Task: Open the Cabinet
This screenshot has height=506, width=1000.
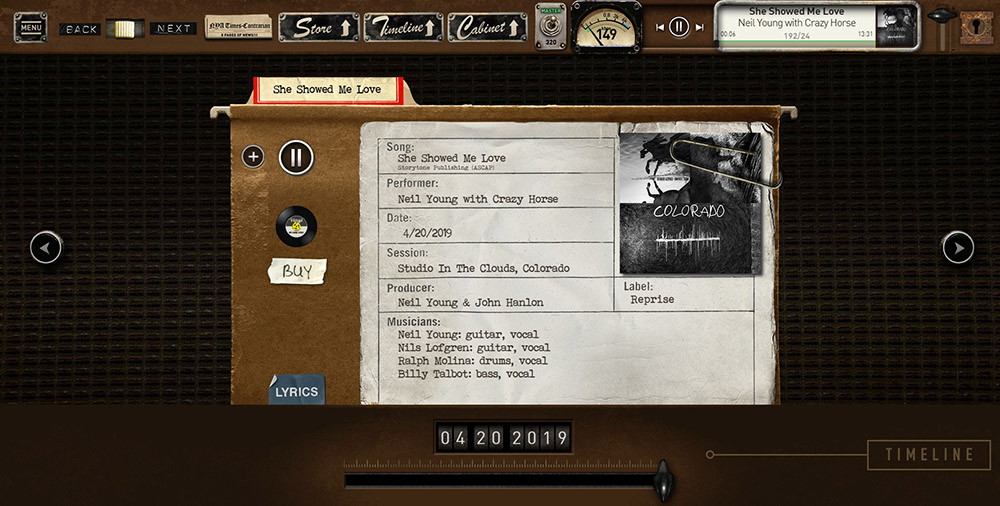Action: pyautogui.click(x=487, y=28)
